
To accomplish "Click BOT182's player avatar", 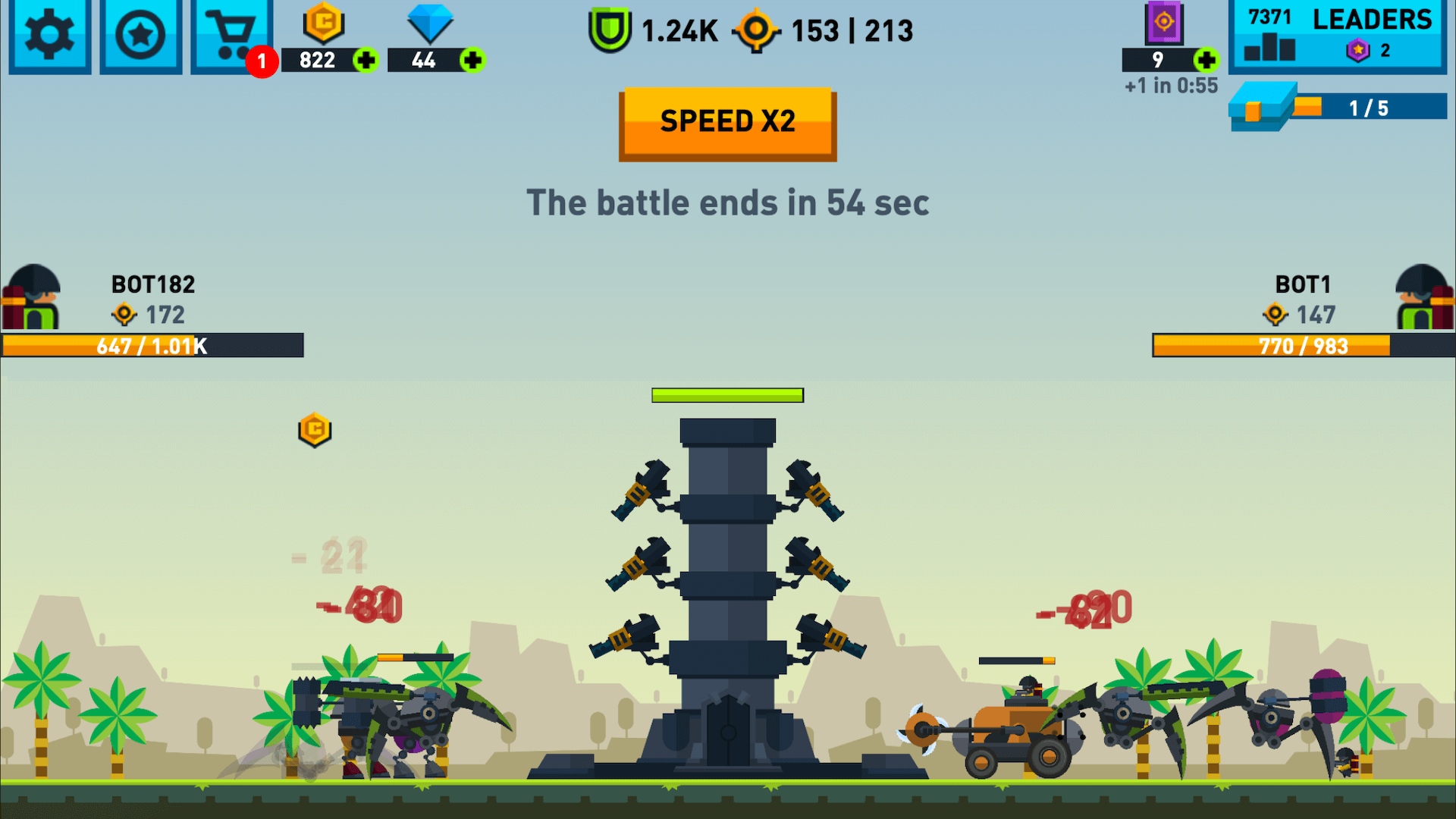I will pyautogui.click(x=32, y=297).
